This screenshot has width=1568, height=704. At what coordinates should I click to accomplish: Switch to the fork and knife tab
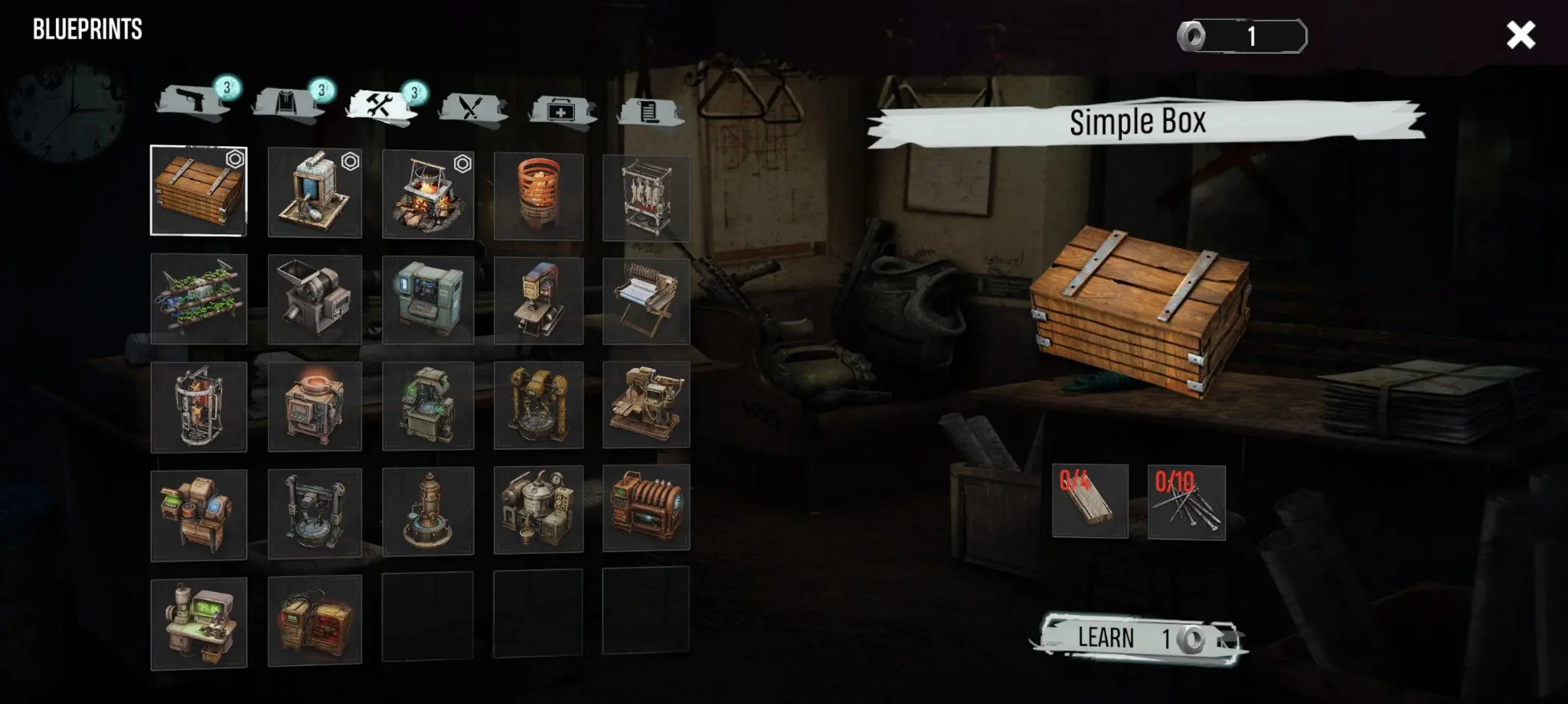(x=471, y=108)
